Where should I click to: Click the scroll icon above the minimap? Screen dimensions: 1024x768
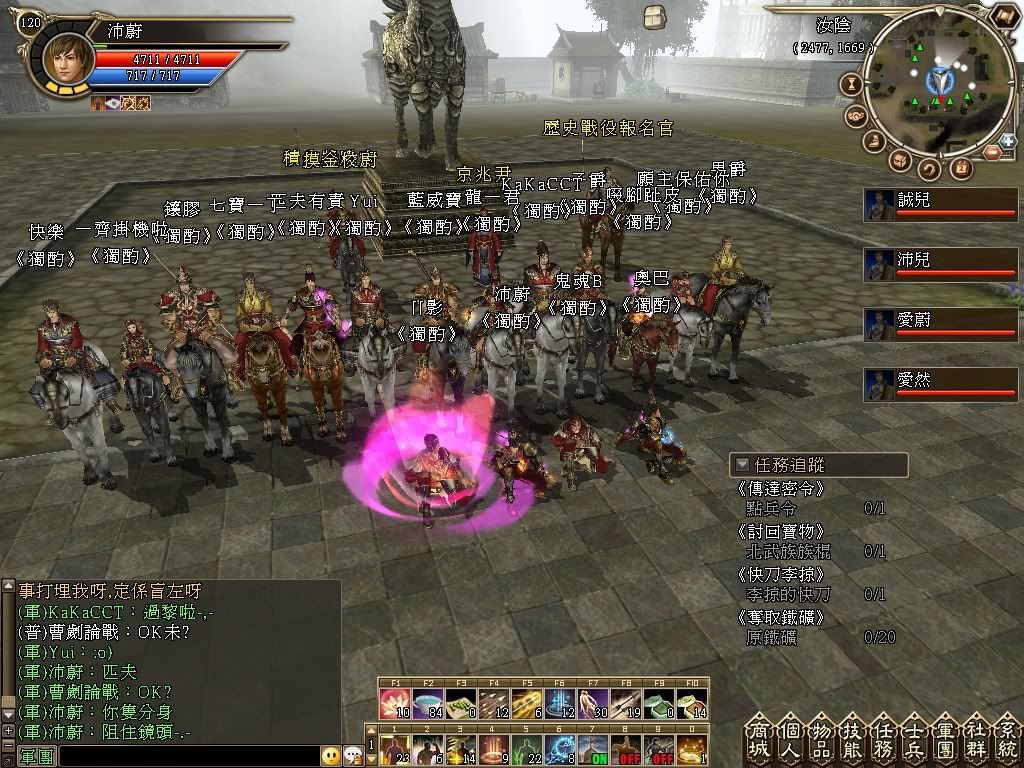1002,16
